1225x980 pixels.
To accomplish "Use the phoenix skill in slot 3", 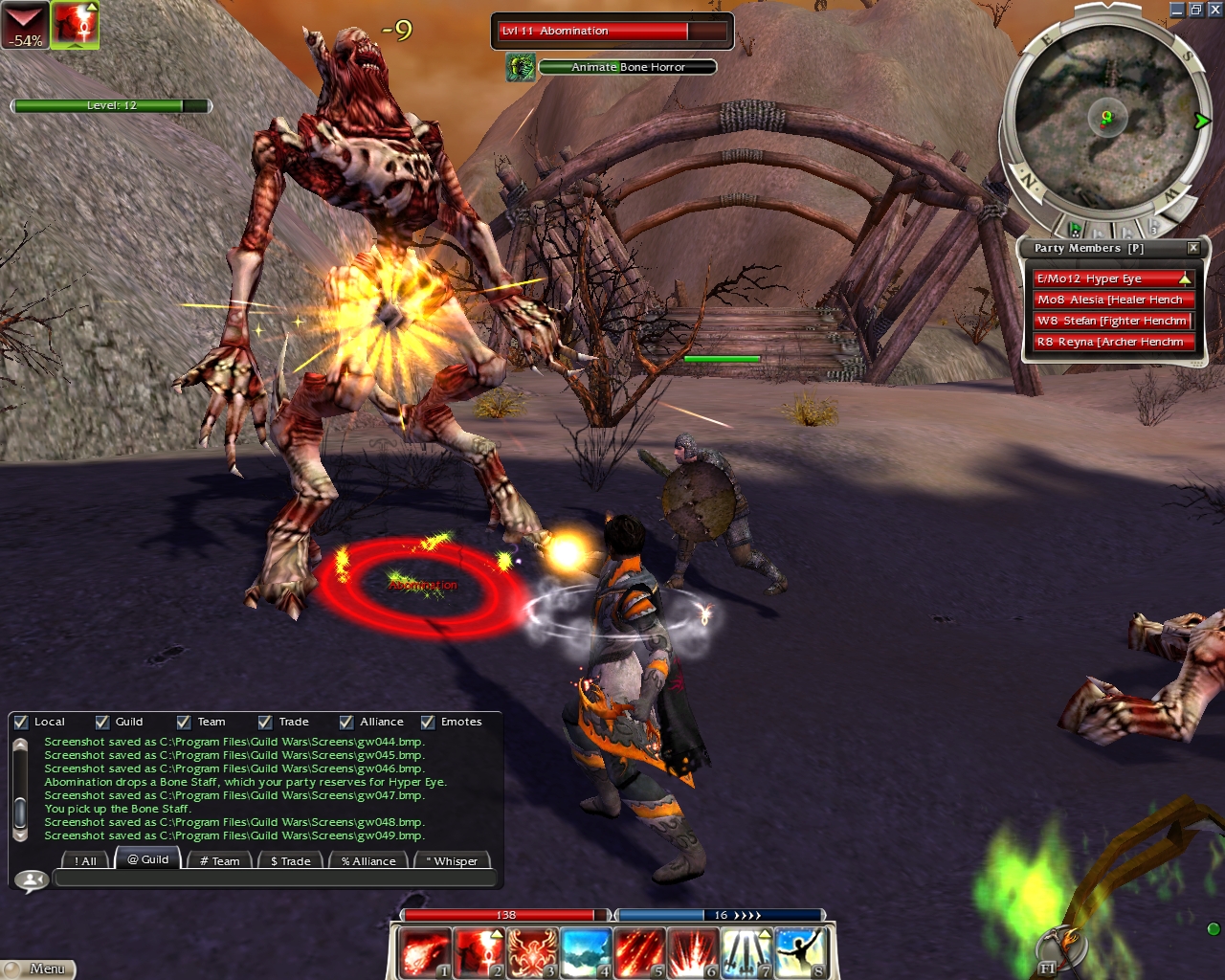I will (x=531, y=953).
